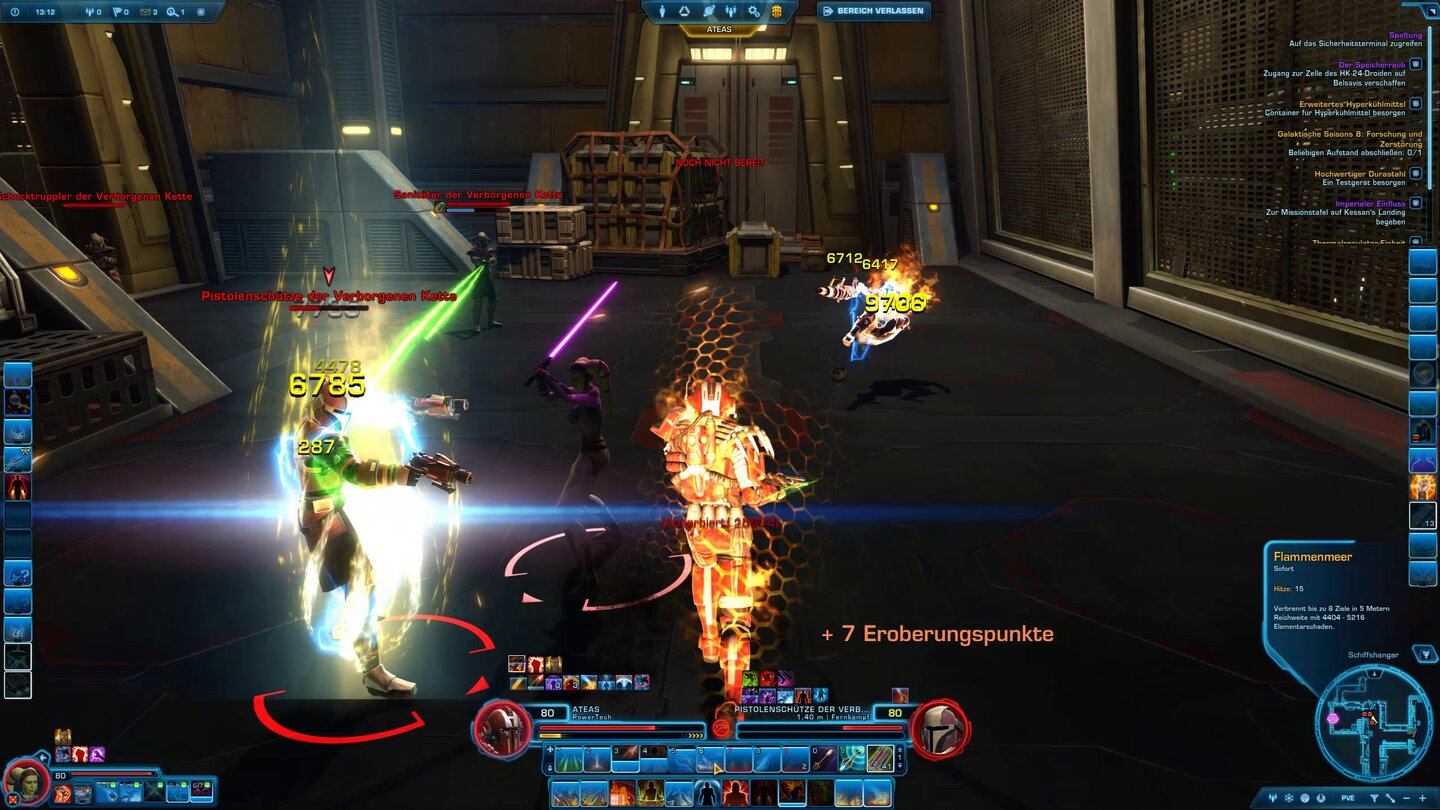Open the Imperialer Einfluss quest link
The width and height of the screenshot is (1440, 810).
(1370, 204)
